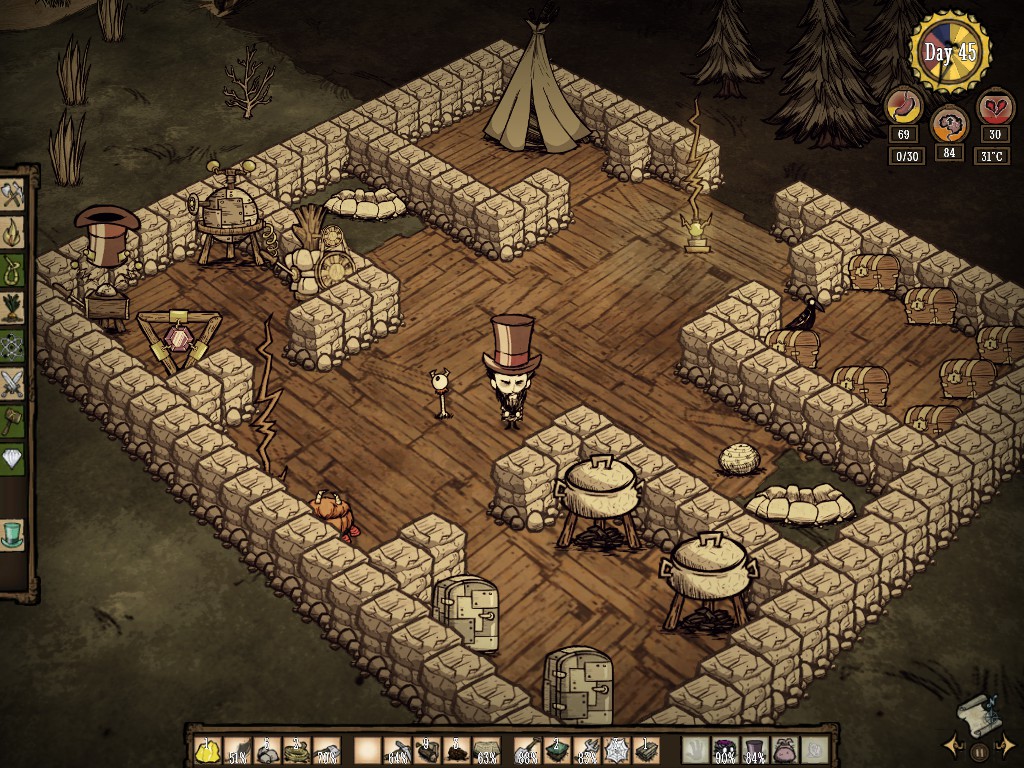Open the Refine crafting tab (white diamond)
This screenshot has height=768, width=1024.
(13, 457)
